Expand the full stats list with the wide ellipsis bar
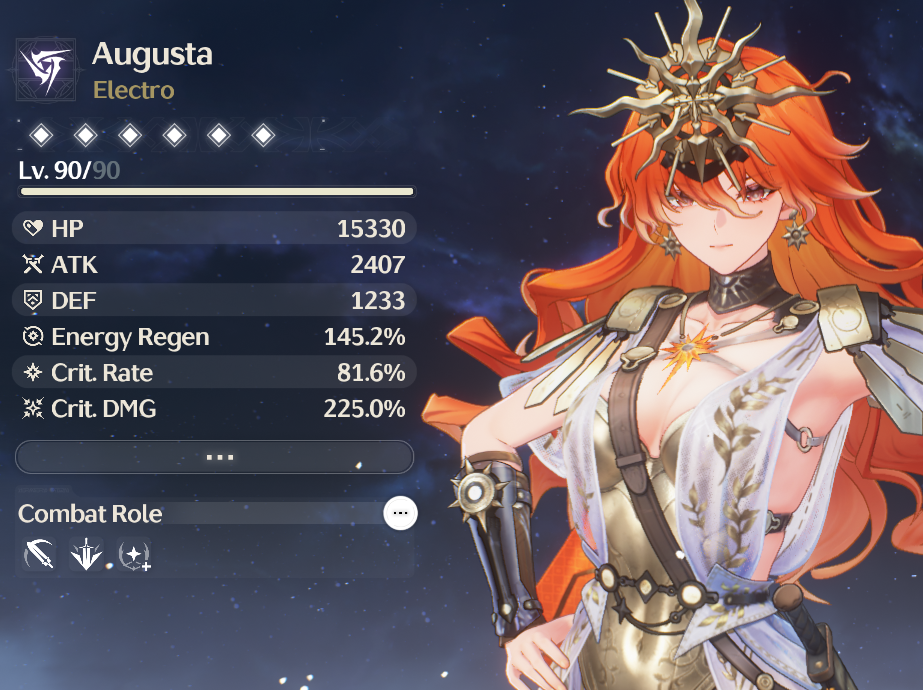This screenshot has height=690, width=923. pos(215,457)
